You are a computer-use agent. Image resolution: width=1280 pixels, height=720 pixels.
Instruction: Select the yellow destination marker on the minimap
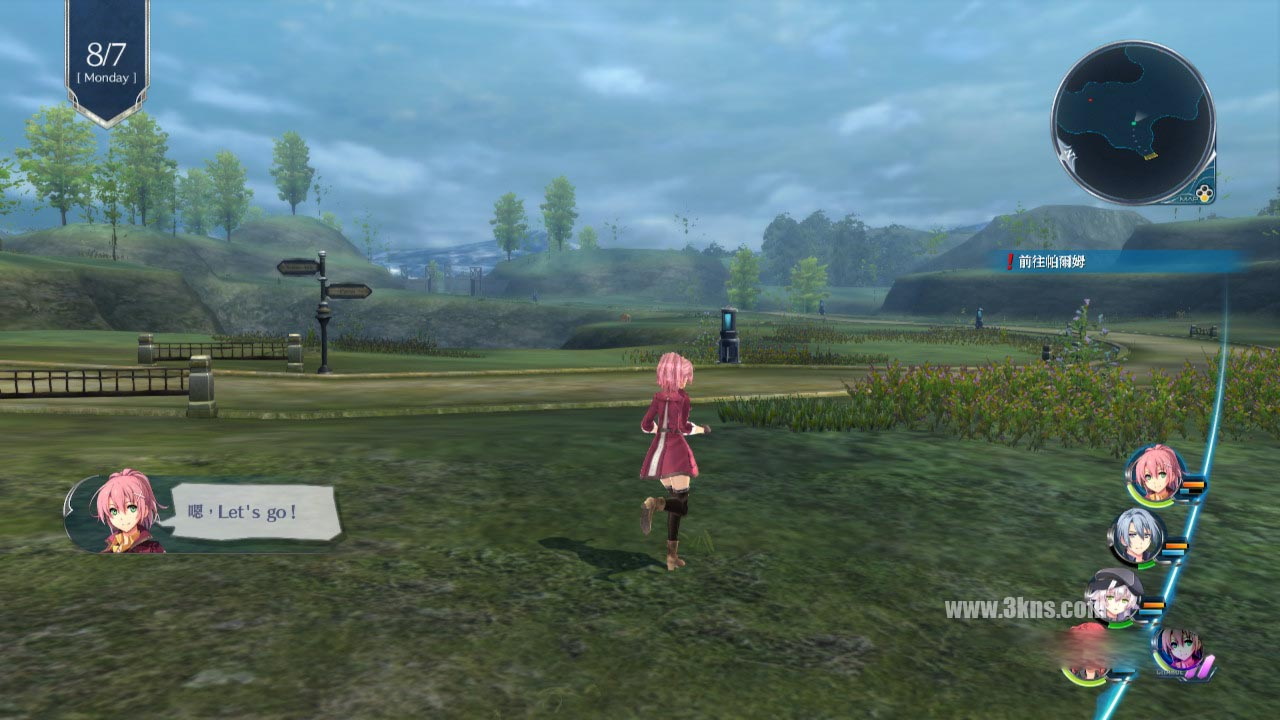[x=1150, y=157]
